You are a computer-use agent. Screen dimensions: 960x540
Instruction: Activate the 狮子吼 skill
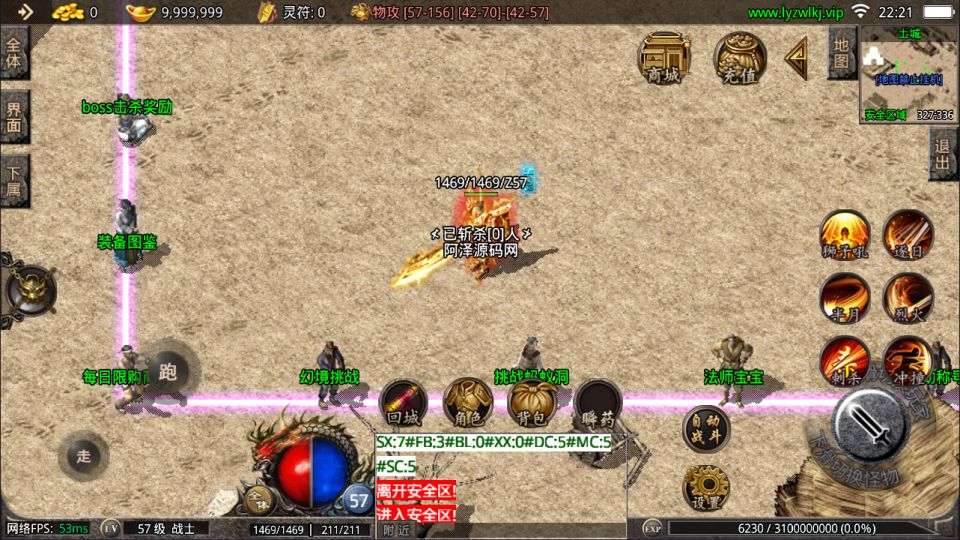[845, 235]
